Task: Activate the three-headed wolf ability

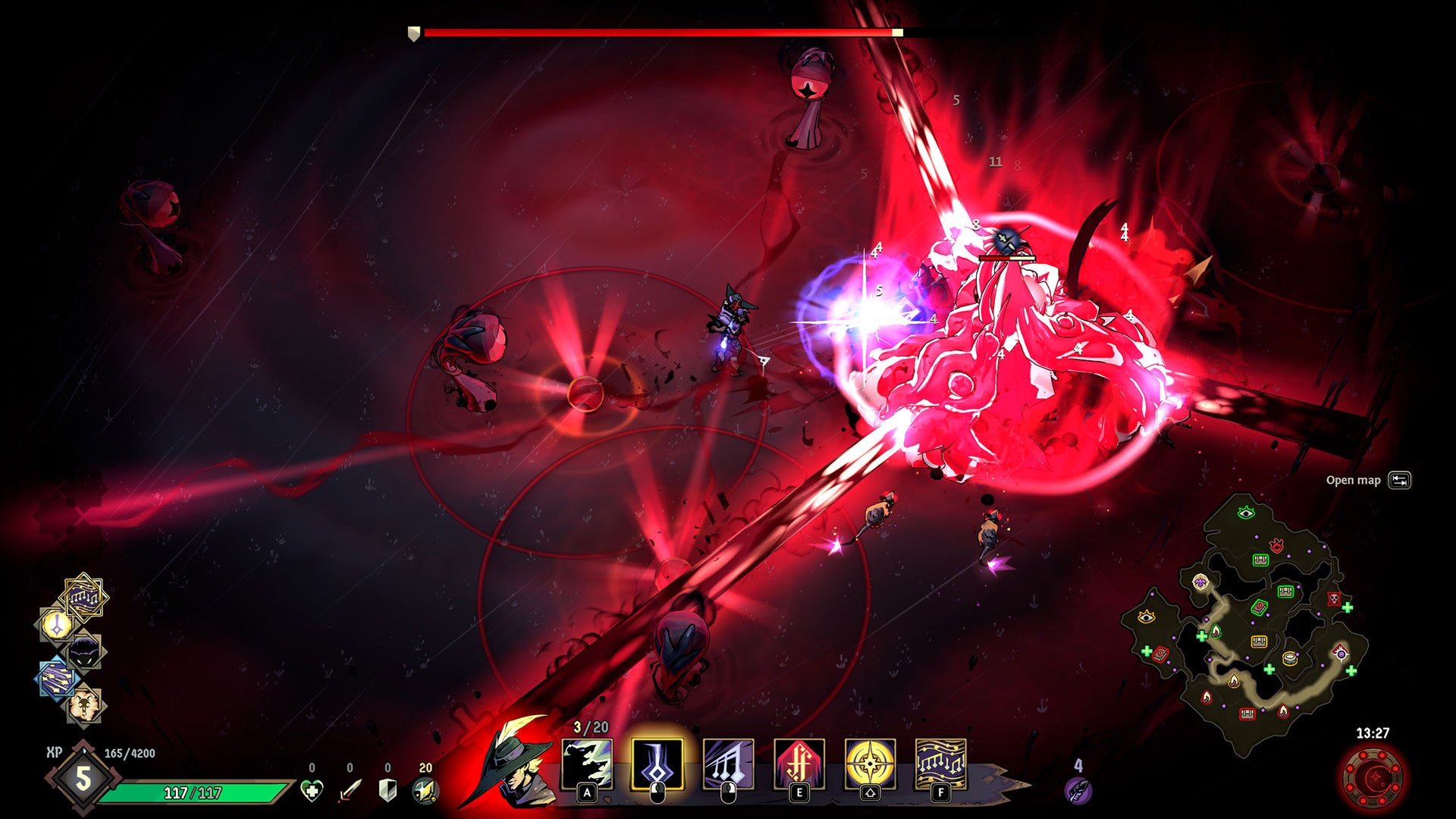Action: [587, 764]
